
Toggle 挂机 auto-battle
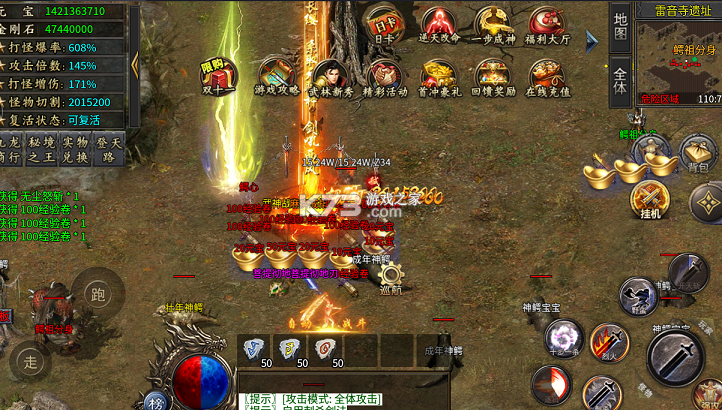650,198
